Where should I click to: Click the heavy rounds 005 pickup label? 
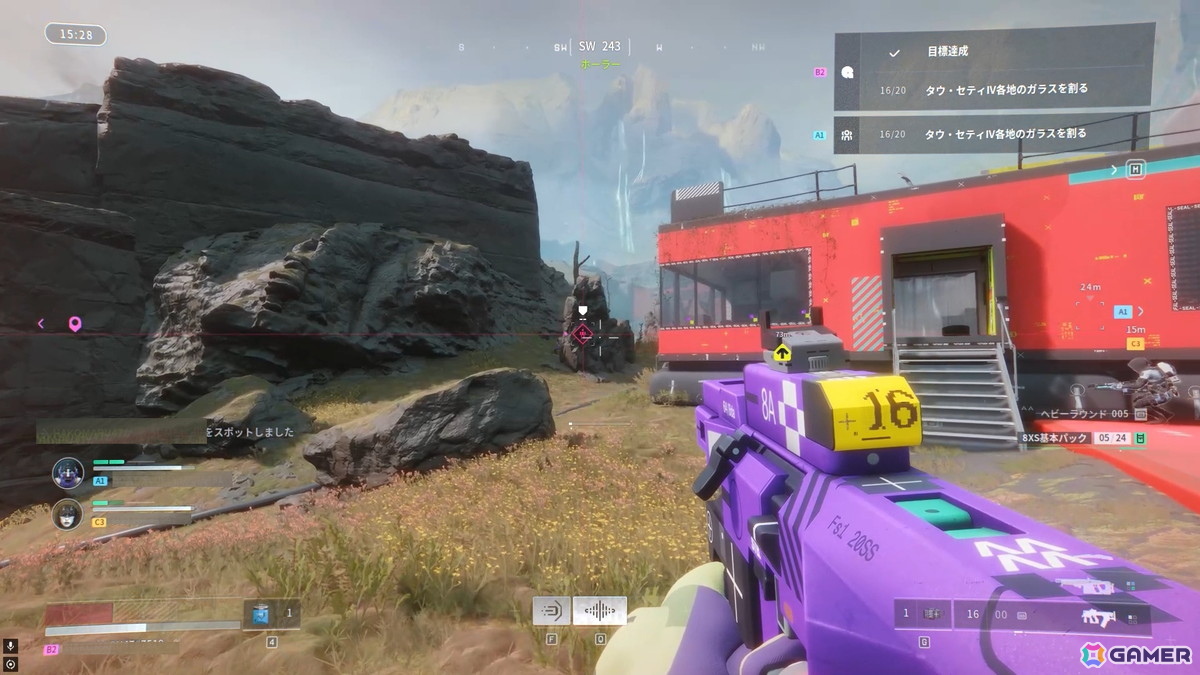pos(1085,414)
